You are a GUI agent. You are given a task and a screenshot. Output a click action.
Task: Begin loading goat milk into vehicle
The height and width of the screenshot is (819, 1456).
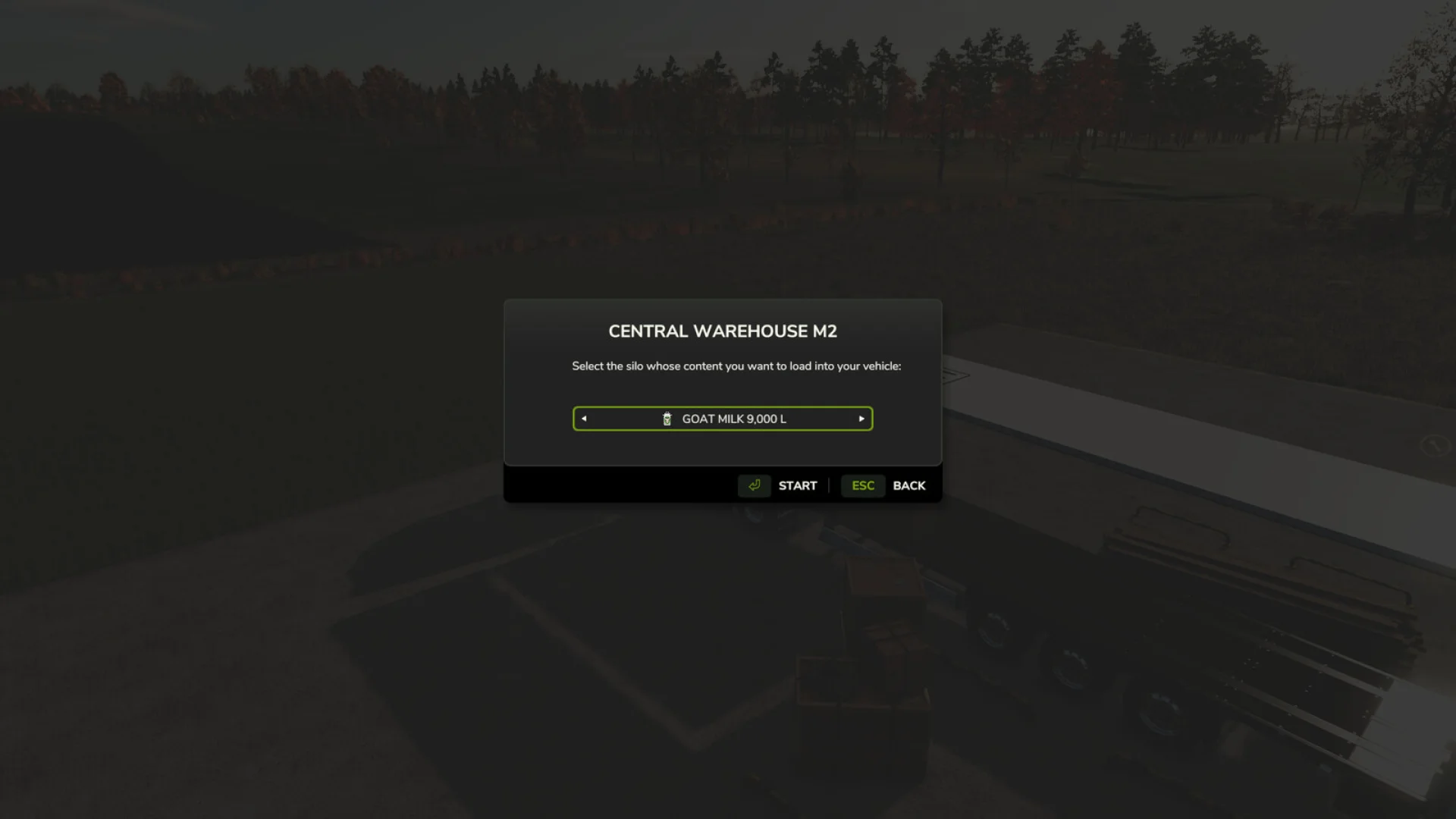(x=798, y=485)
